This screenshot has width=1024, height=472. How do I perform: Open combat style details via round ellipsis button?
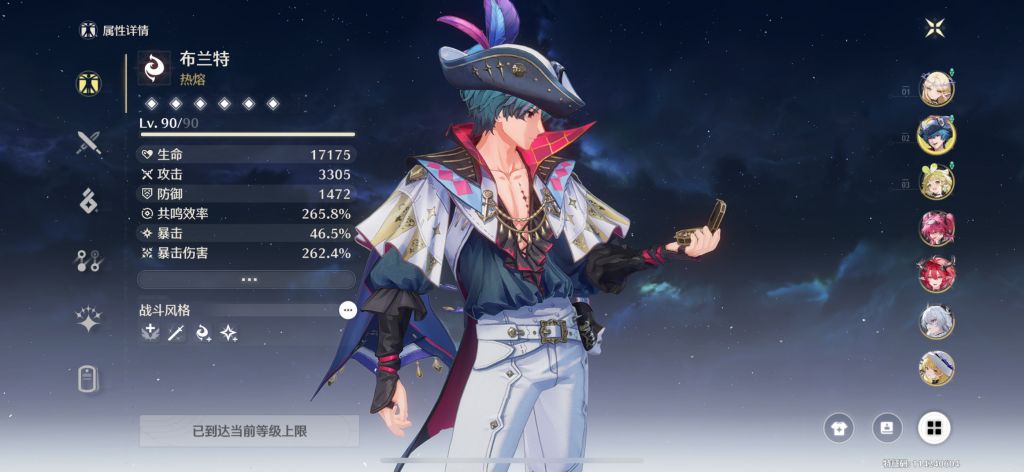347,310
